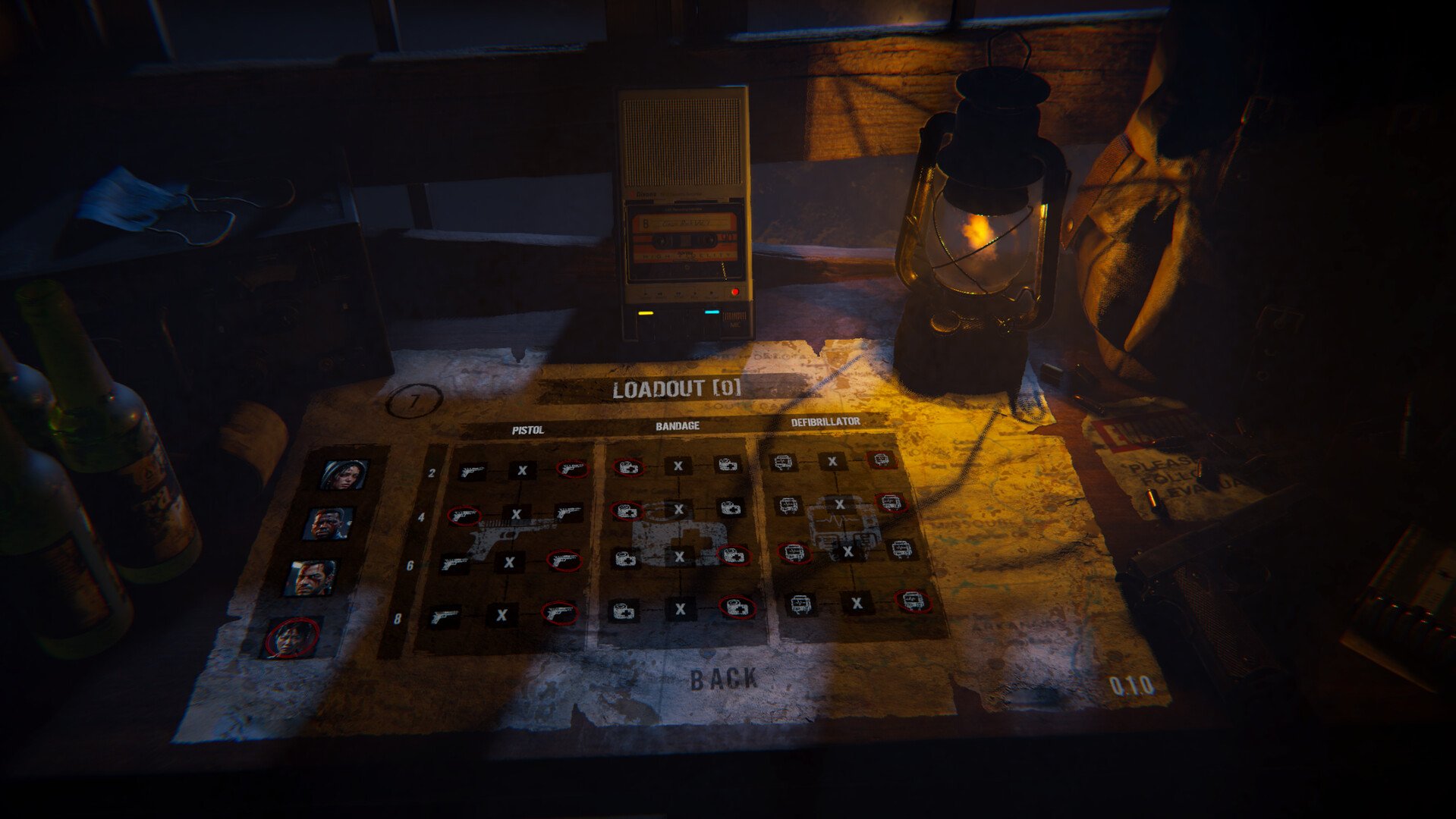
Task: Select the circled pistol option for 2 players
Action: click(x=573, y=469)
